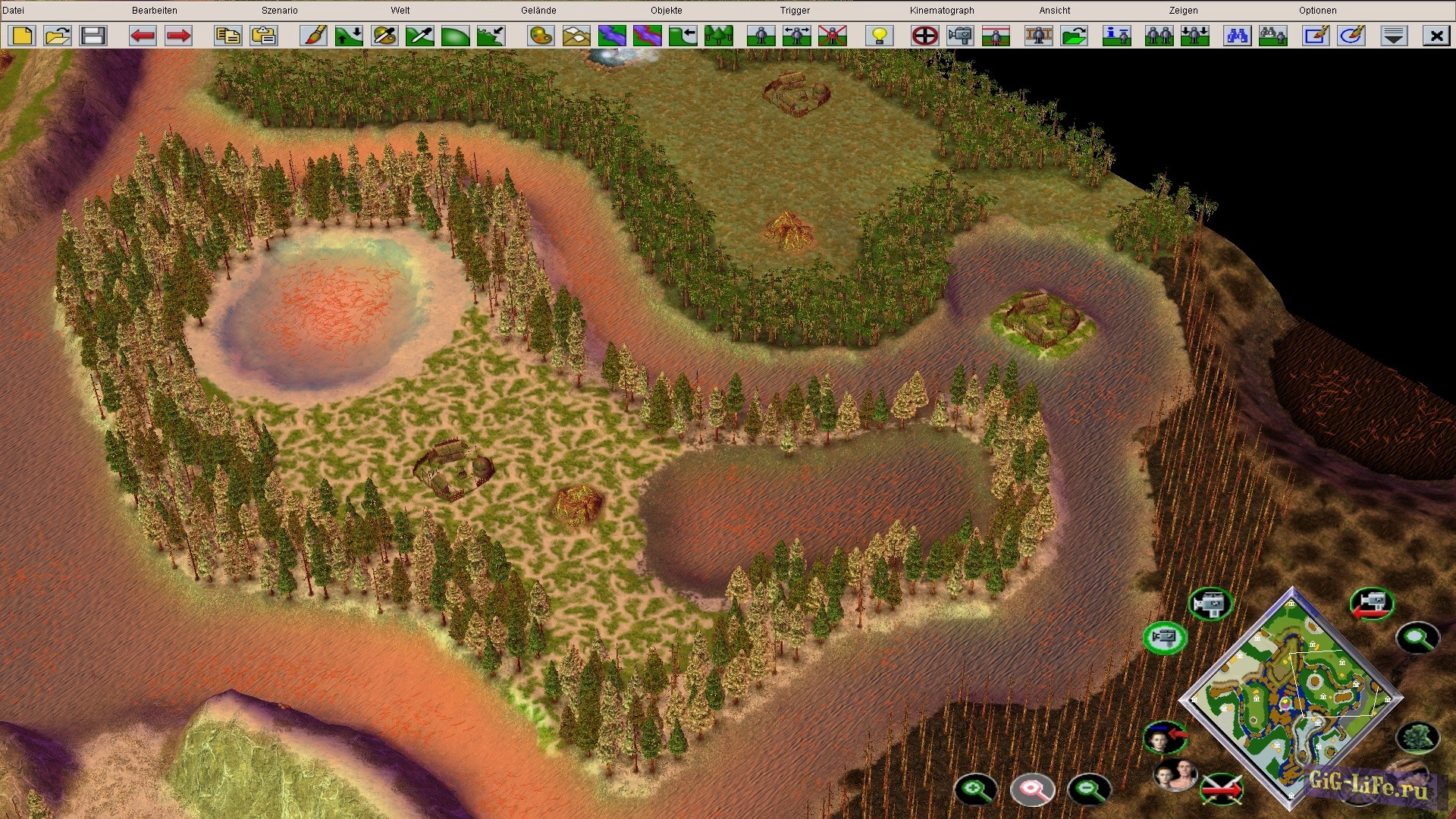This screenshot has height=819, width=1456.
Task: Open the Szenario menu
Action: click(x=279, y=11)
